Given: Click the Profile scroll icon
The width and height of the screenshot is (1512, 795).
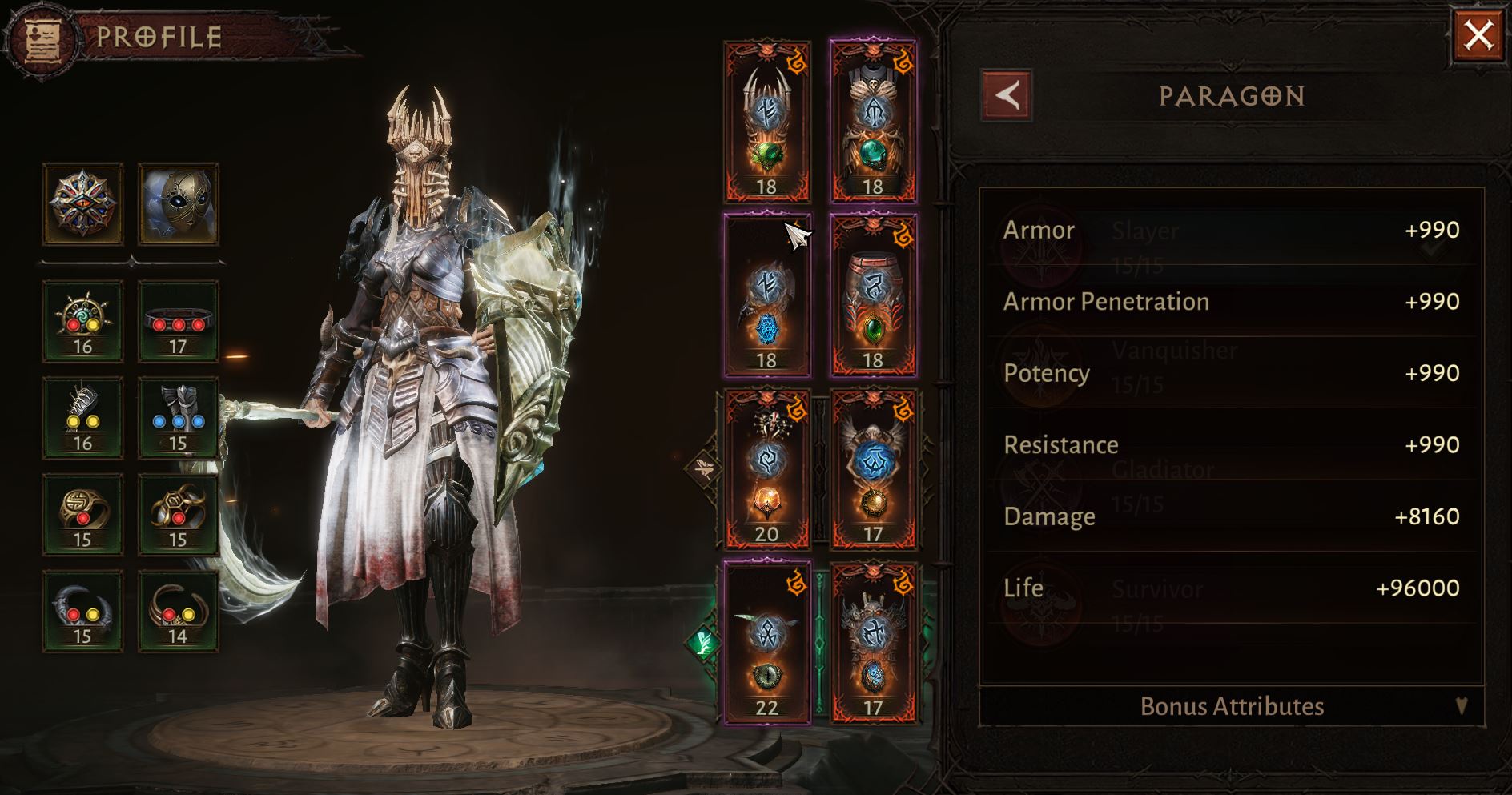Looking at the screenshot, I should [x=42, y=38].
